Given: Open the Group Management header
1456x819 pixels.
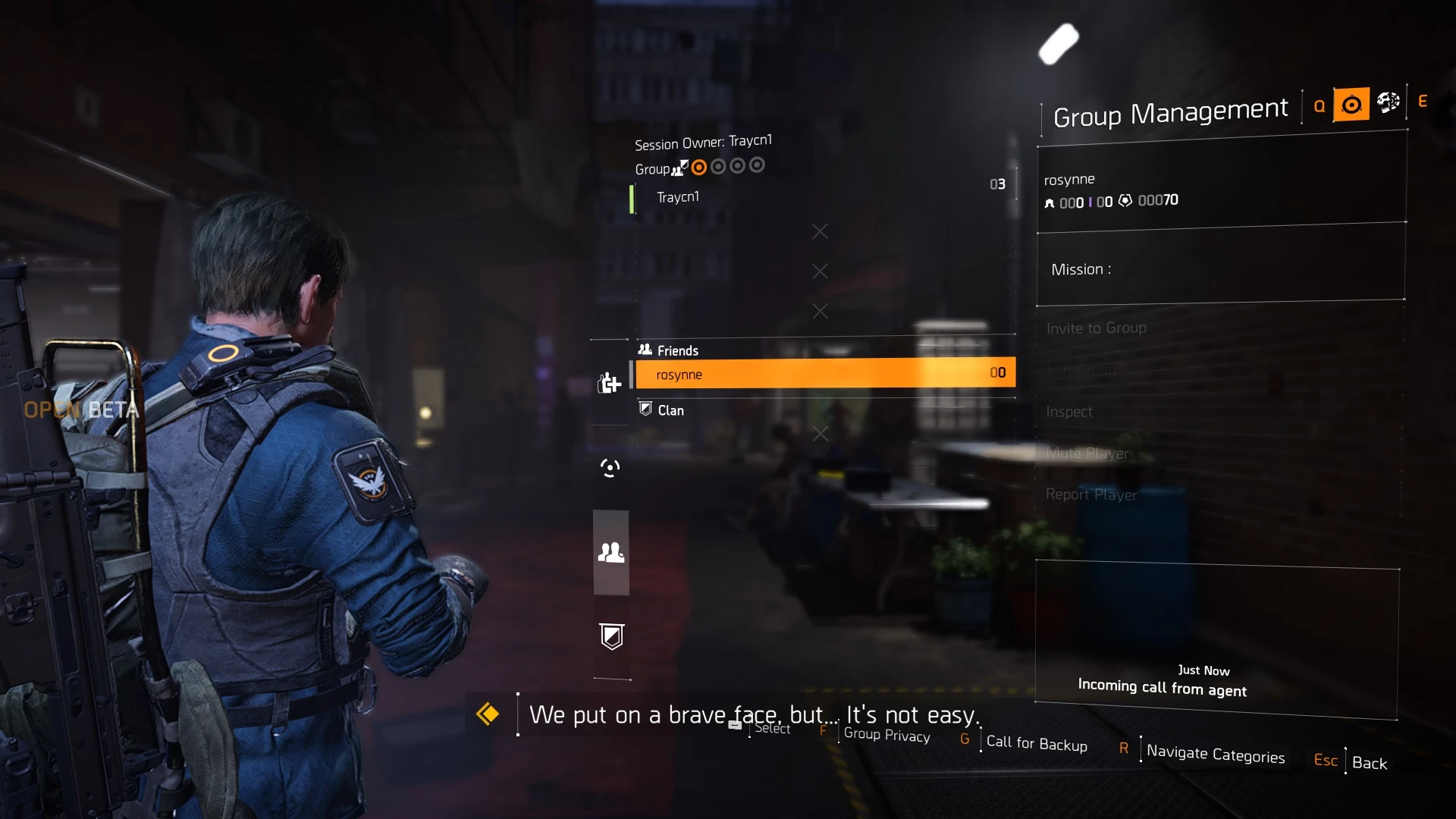Looking at the screenshot, I should tap(1170, 111).
